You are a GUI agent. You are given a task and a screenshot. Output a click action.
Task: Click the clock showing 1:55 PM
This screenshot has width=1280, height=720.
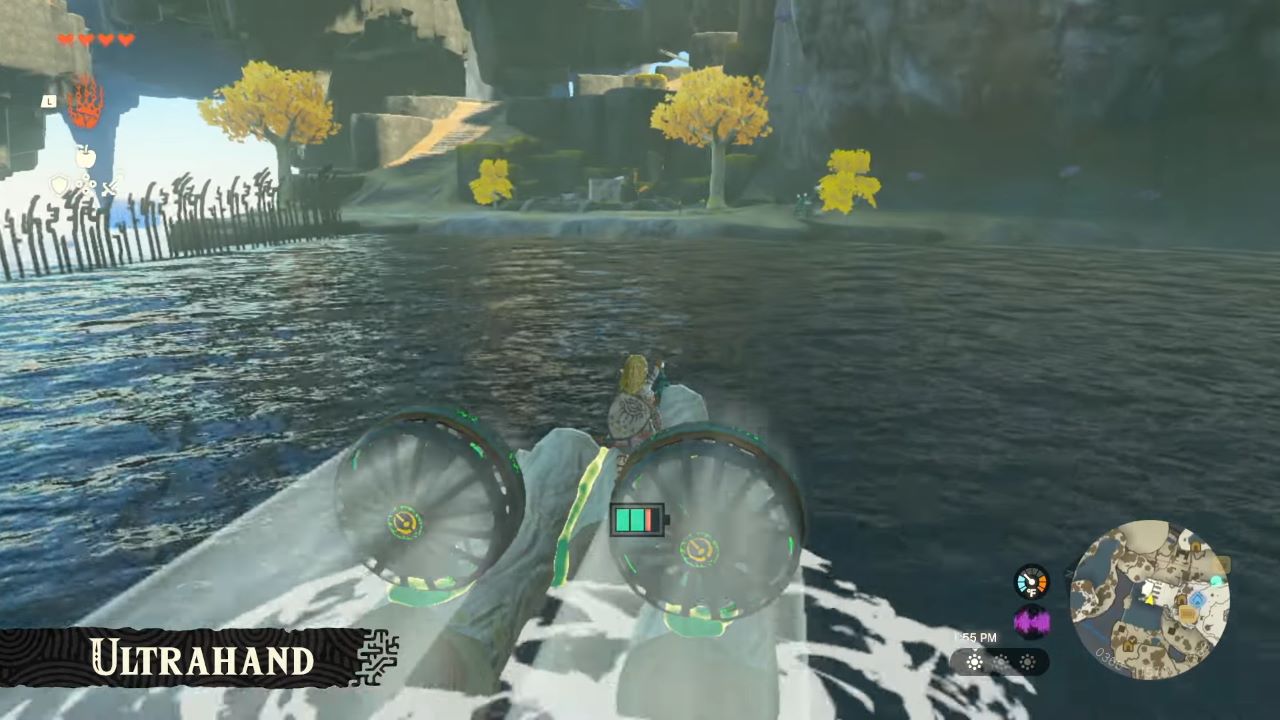975,637
